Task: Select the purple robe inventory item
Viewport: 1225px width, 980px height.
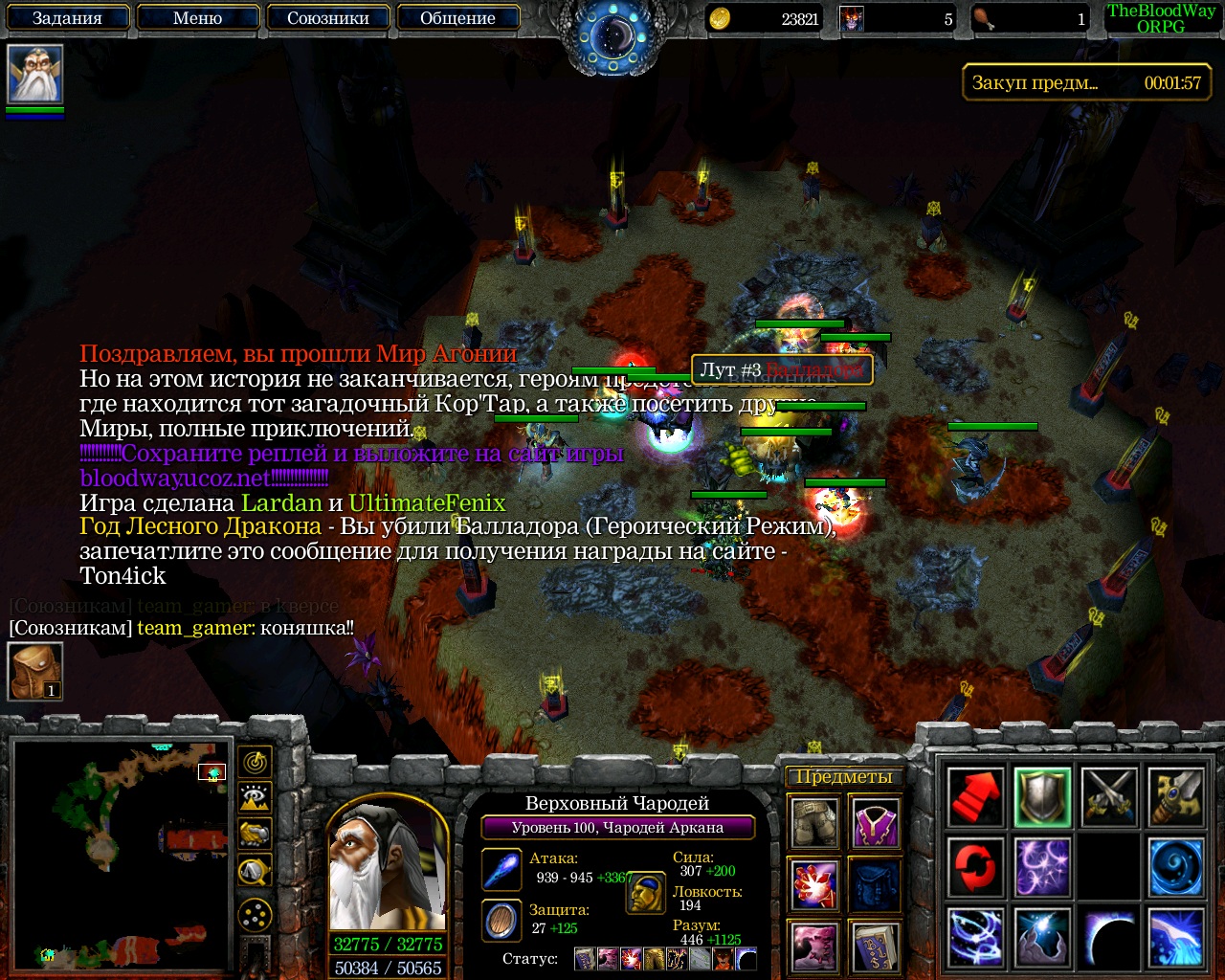Action: point(876,822)
